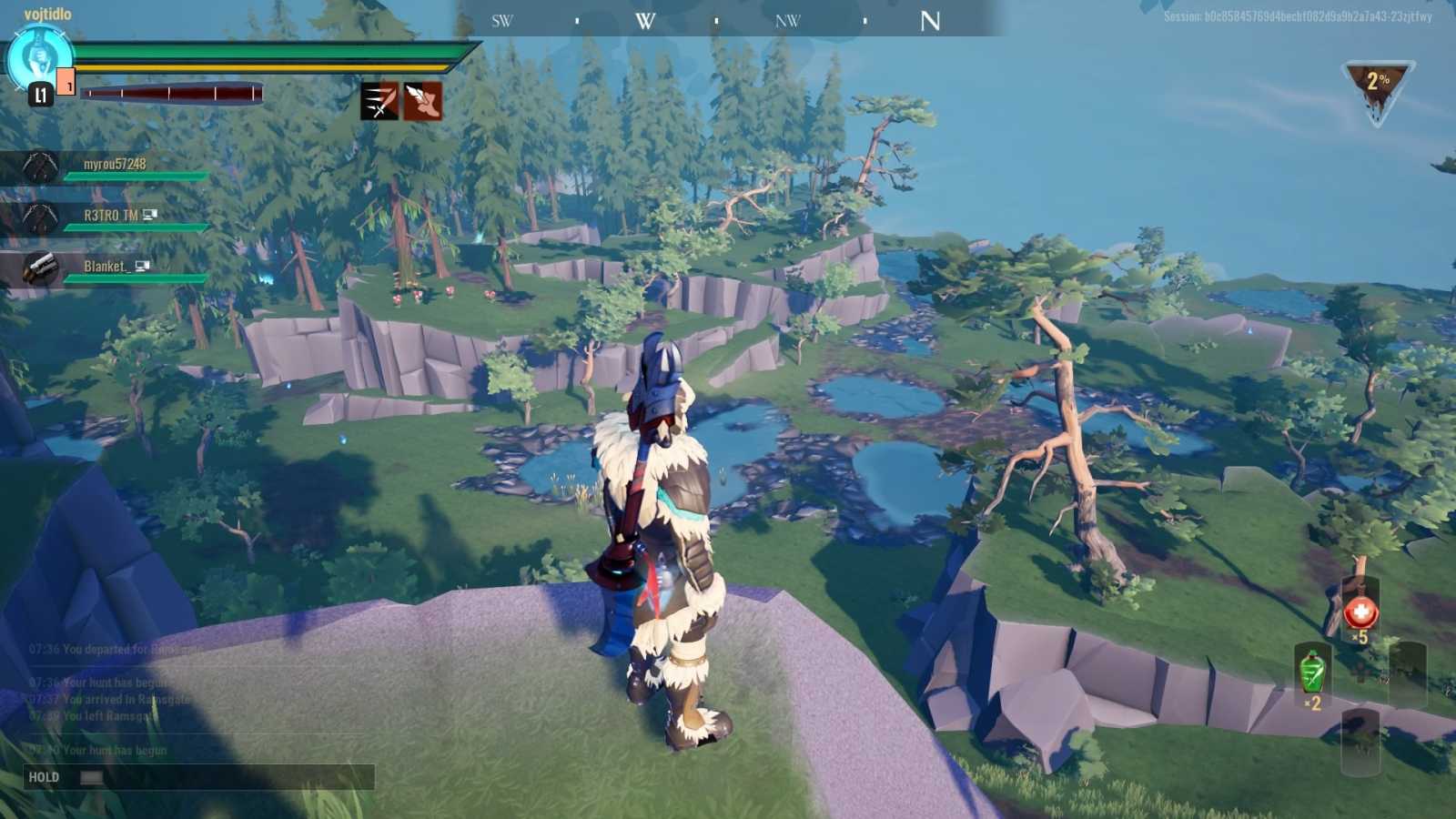Select the green stamina tonic icon
This screenshot has height=819, width=1456.
(x=1313, y=672)
